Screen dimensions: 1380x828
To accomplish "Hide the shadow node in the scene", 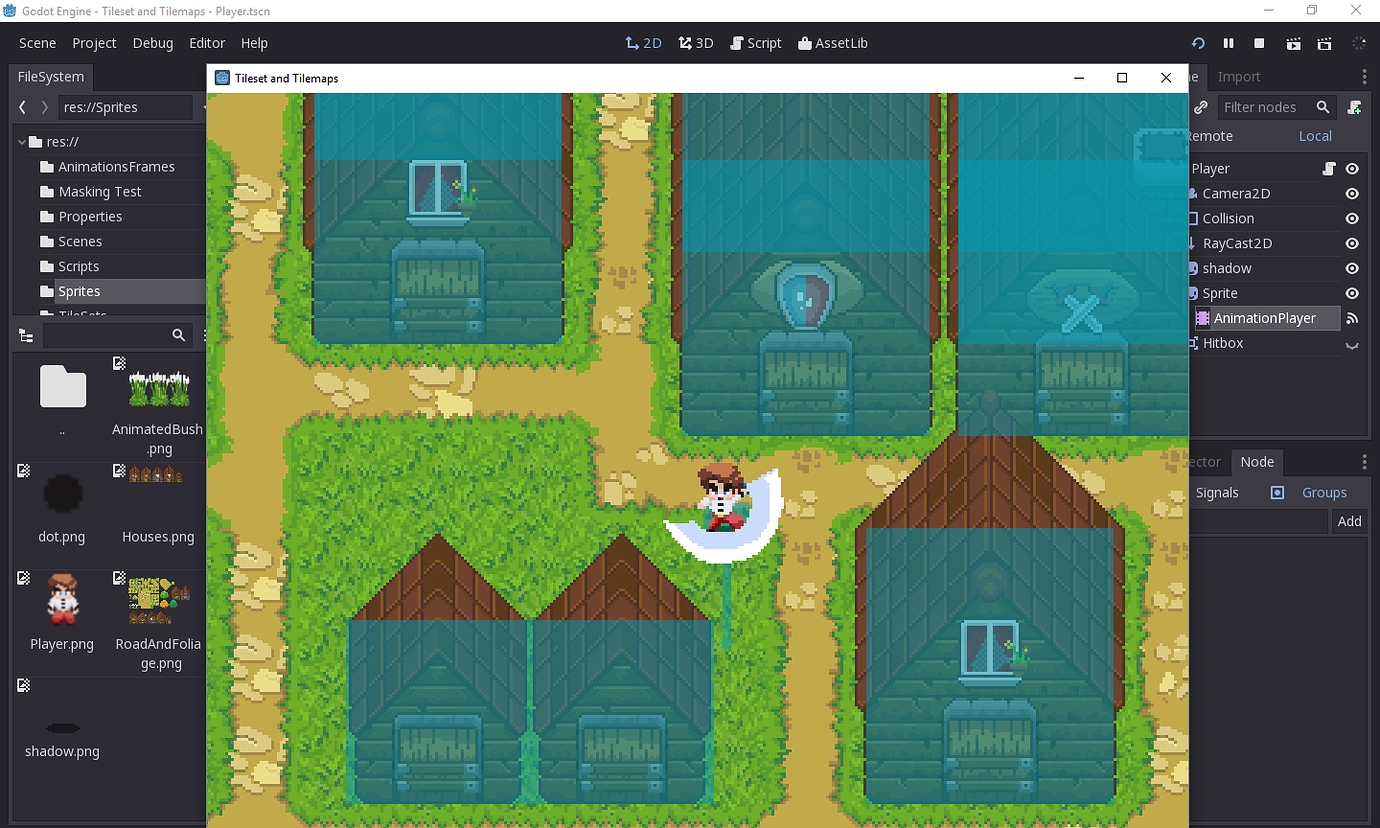I will pyautogui.click(x=1351, y=268).
